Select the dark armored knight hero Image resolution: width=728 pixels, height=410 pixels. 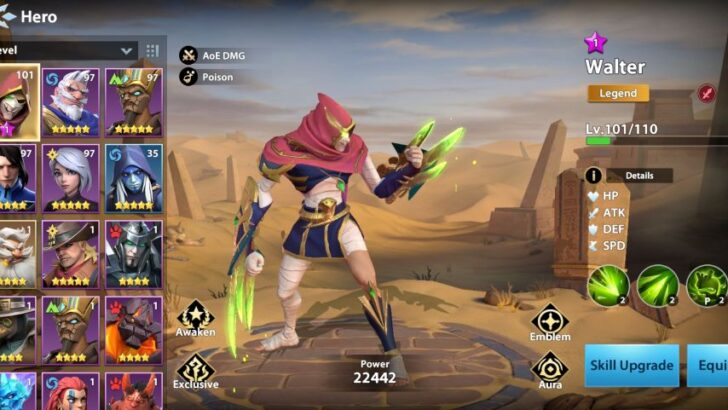(x=134, y=253)
